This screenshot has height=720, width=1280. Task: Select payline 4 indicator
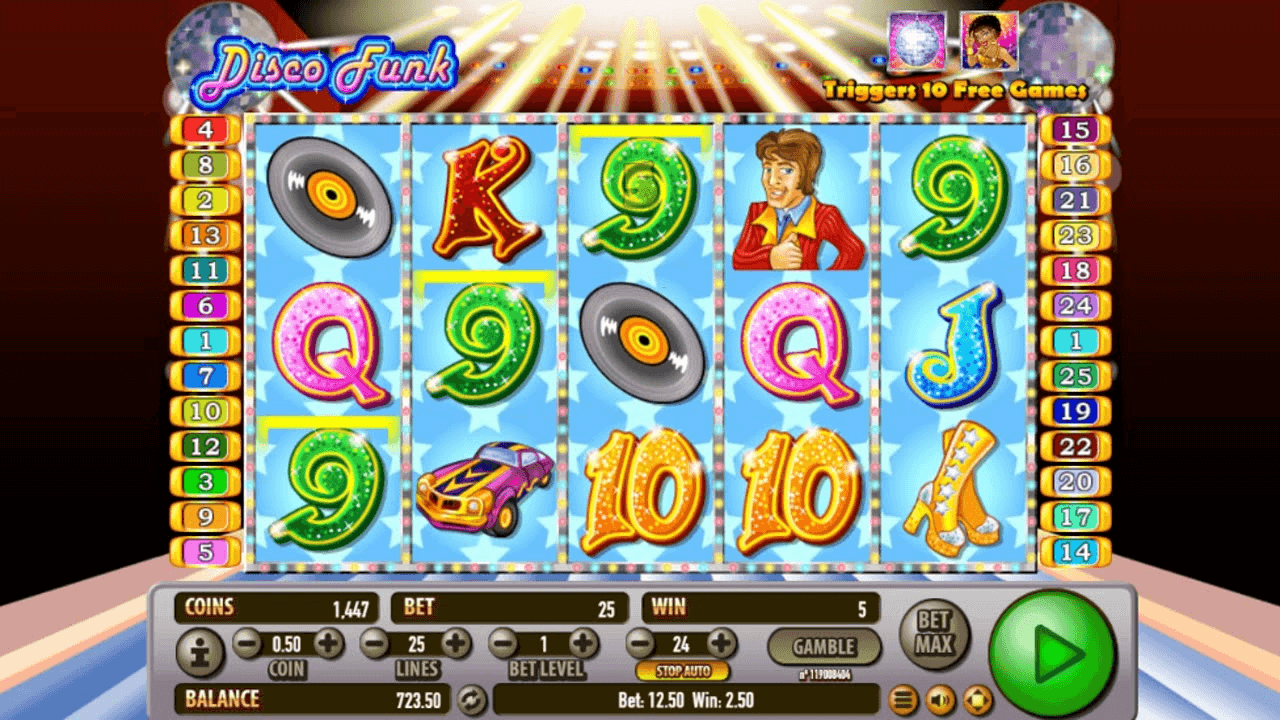click(205, 130)
